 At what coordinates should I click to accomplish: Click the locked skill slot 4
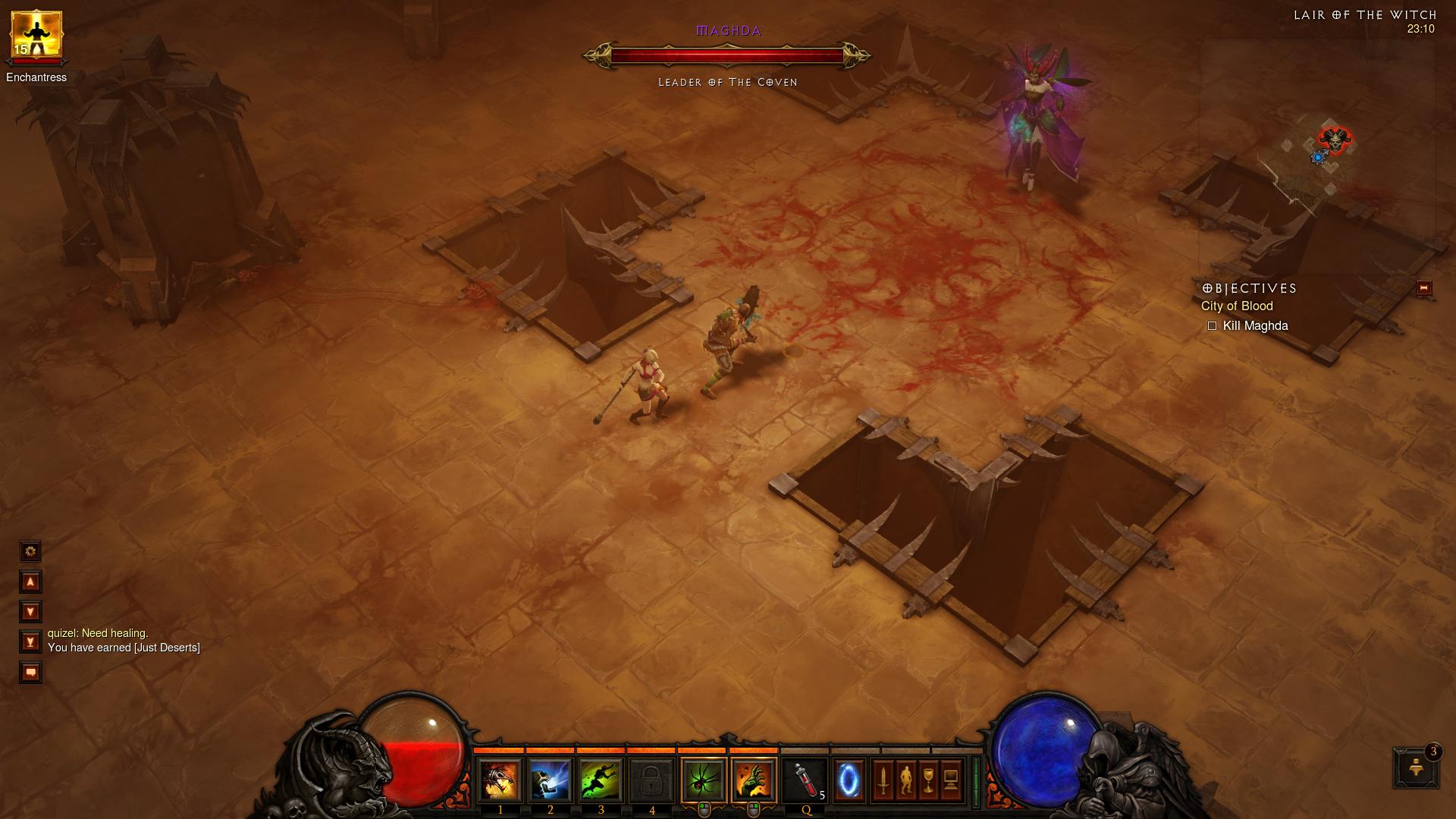click(651, 780)
